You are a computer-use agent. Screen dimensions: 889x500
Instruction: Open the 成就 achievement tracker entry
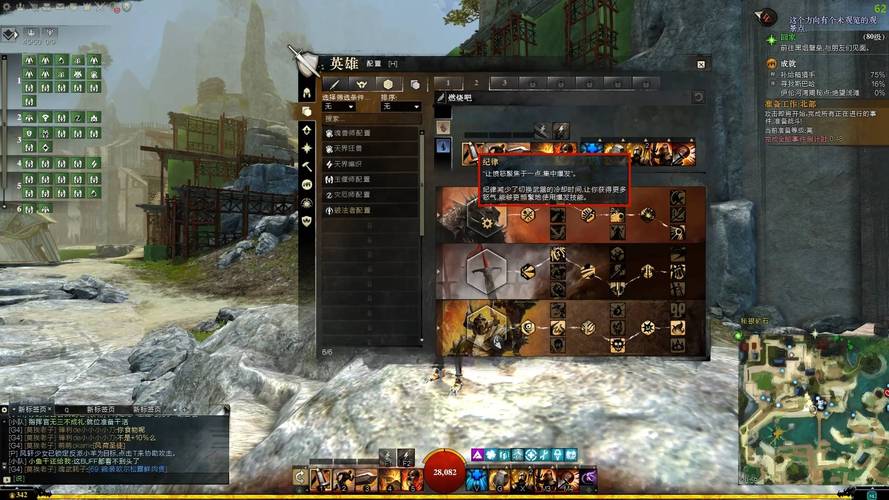pyautogui.click(x=790, y=63)
